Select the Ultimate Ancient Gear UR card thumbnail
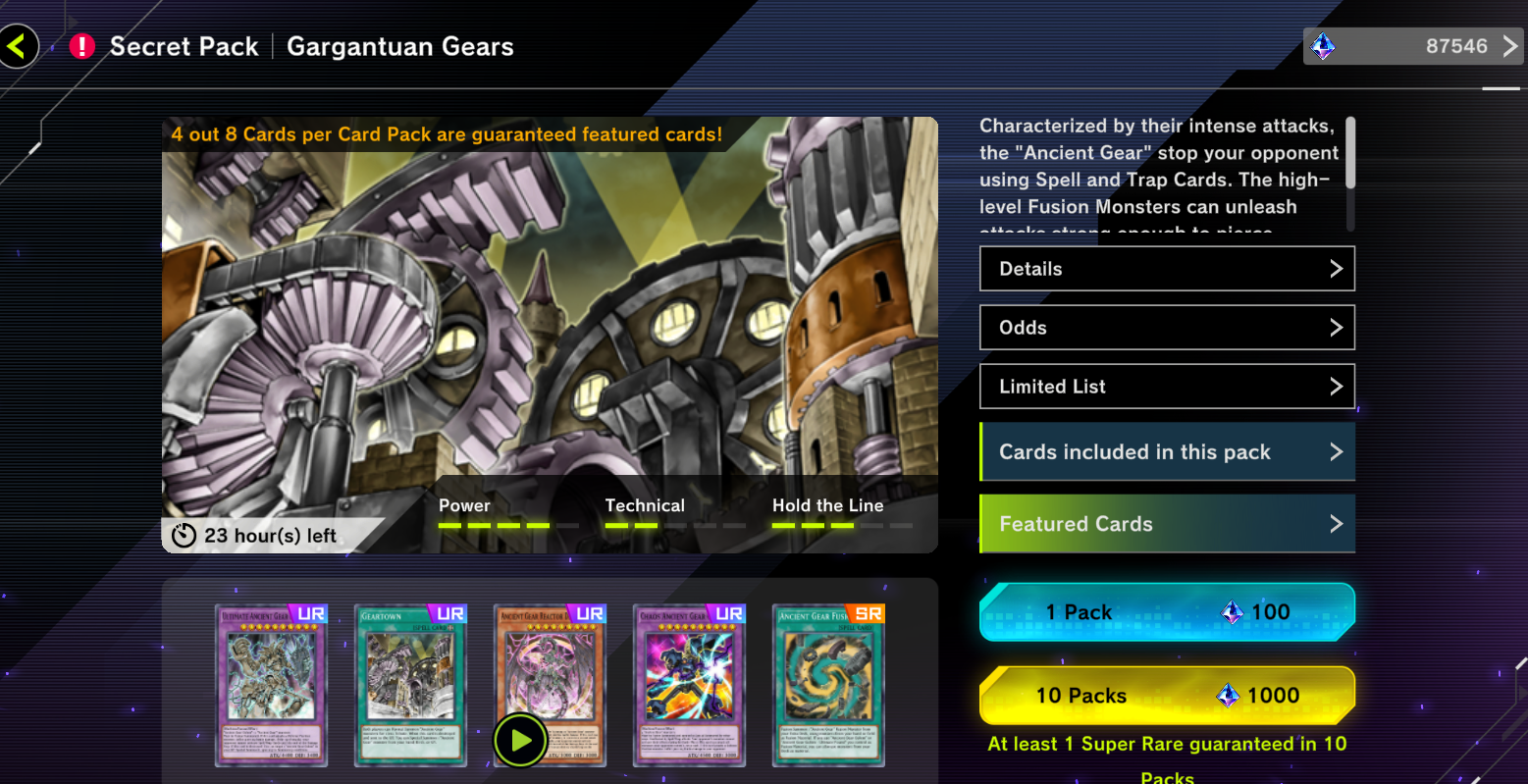Viewport: 1528px width, 784px height. click(x=271, y=686)
